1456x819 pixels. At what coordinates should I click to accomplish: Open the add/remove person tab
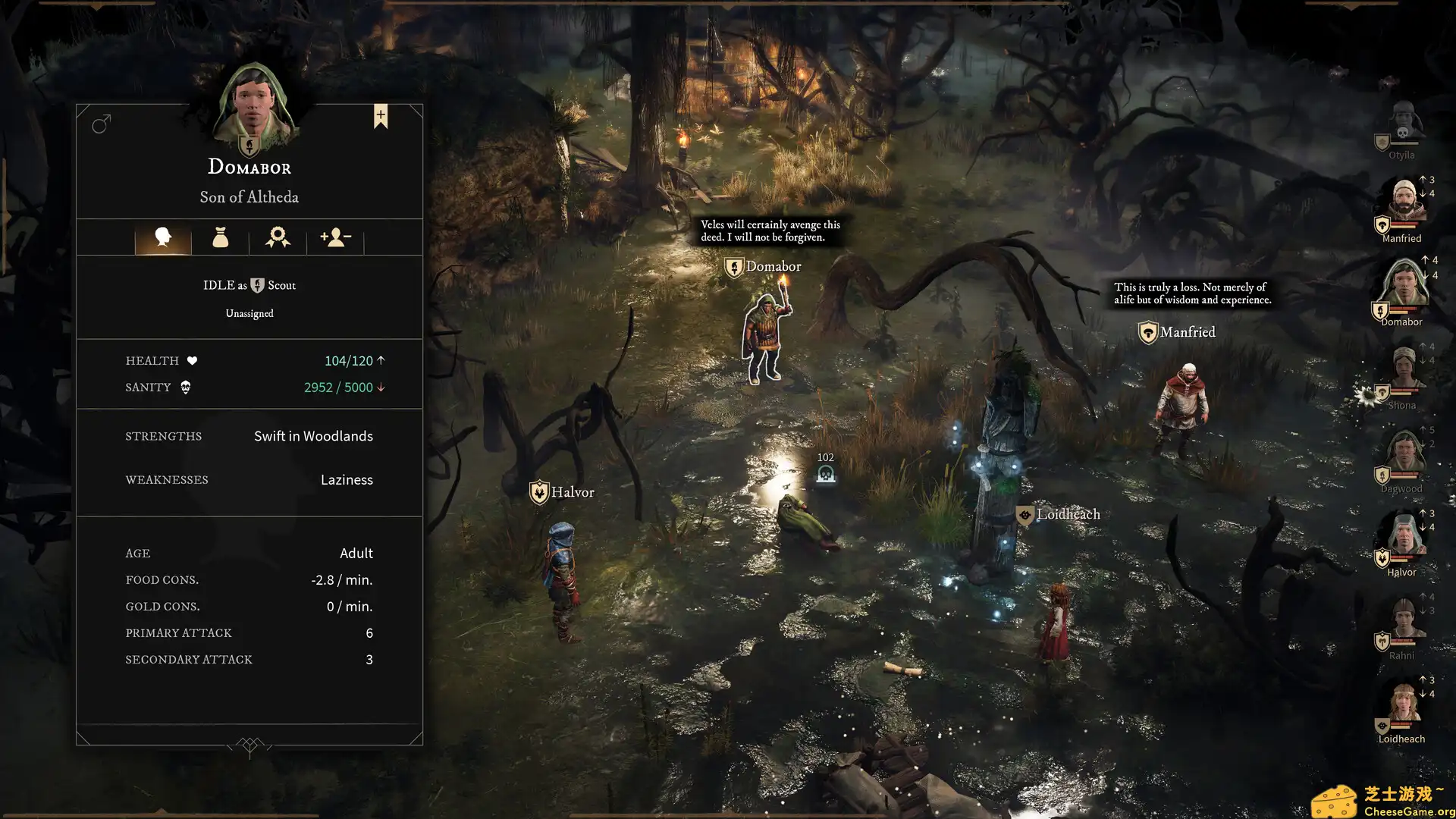(x=335, y=237)
